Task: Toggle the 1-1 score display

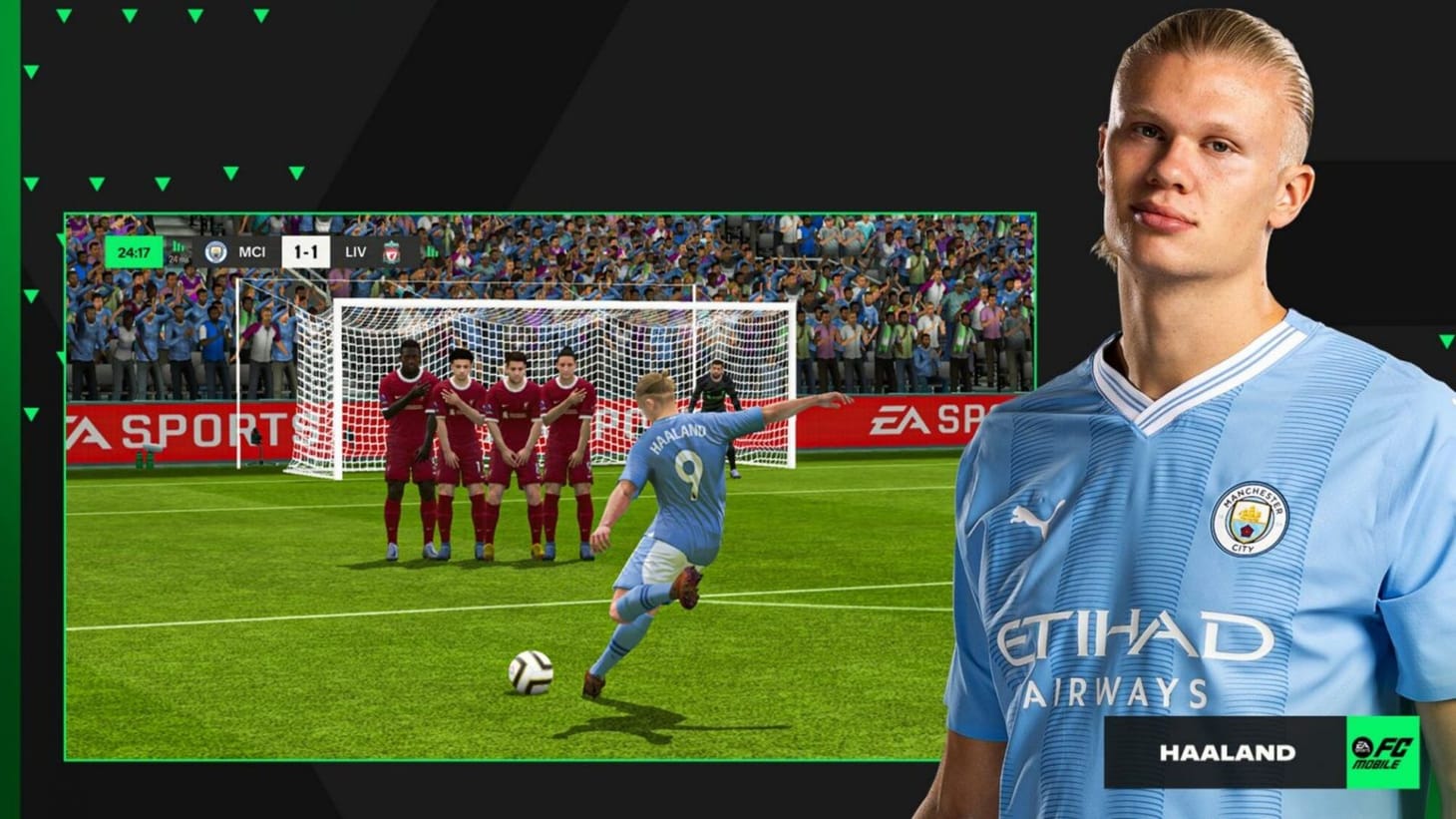Action: click(x=308, y=252)
